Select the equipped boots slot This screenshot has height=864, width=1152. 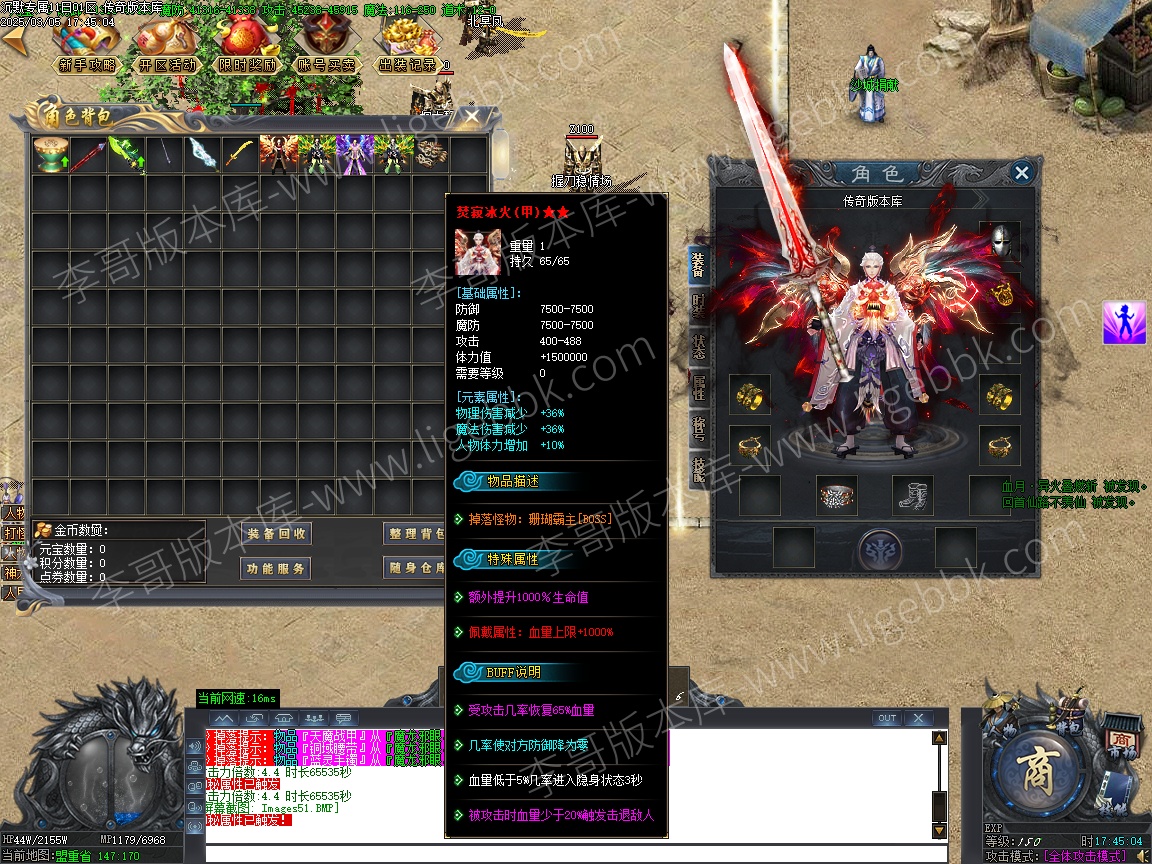912,494
